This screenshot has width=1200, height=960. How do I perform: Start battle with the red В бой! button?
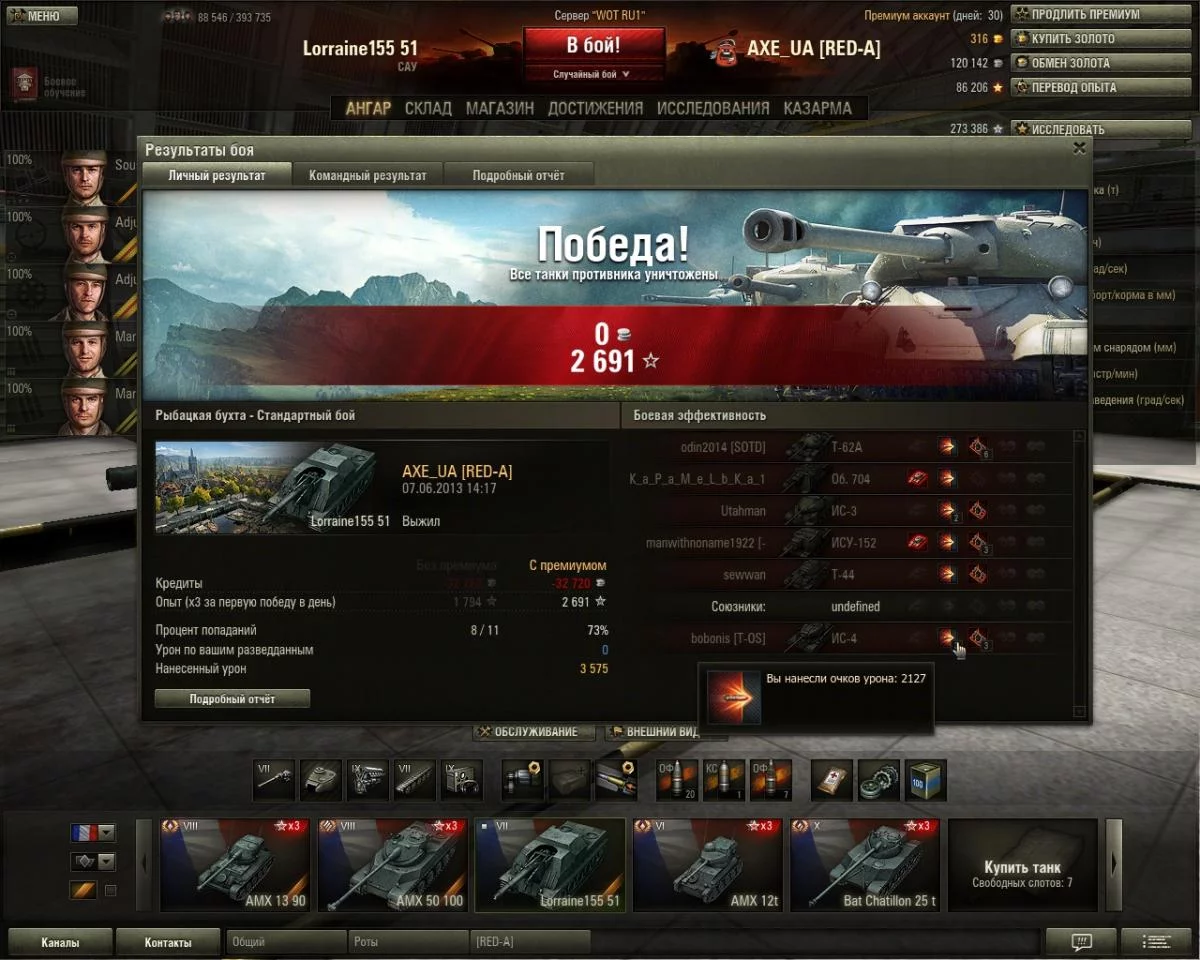[593, 46]
